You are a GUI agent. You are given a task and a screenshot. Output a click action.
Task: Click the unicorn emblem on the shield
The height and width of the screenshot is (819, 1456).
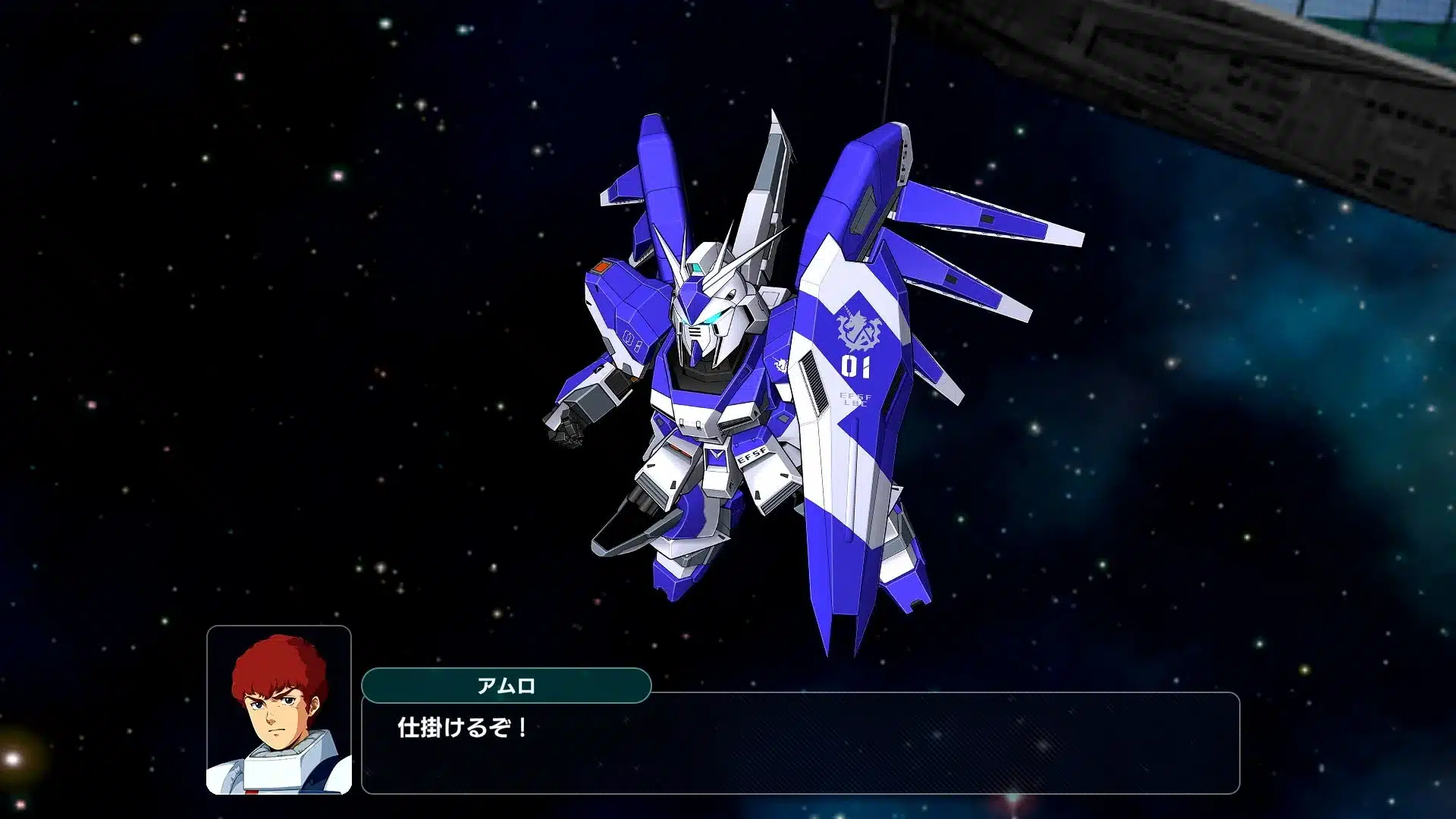[856, 328]
